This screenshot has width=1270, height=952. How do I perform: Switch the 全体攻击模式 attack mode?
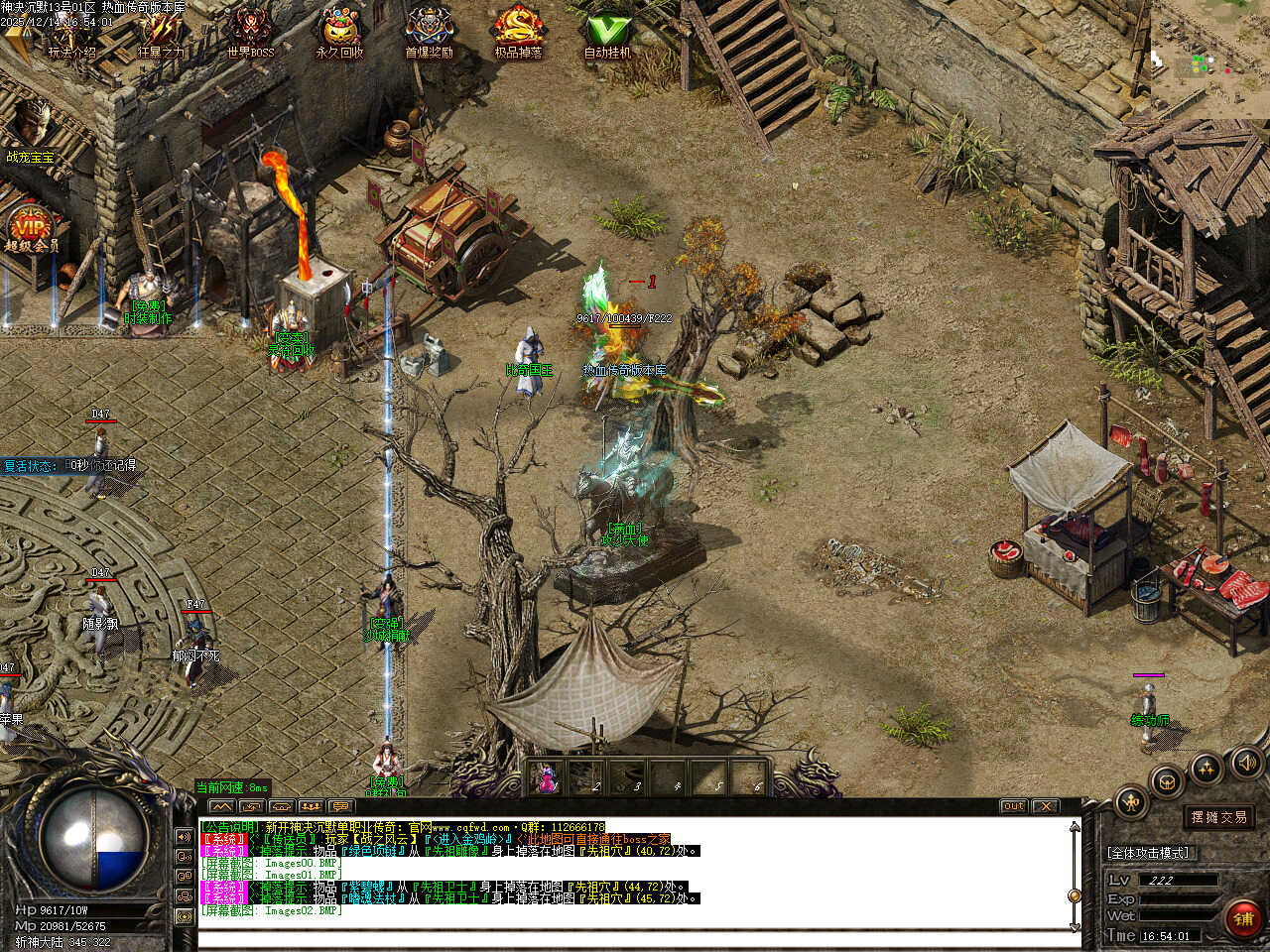(x=1148, y=853)
